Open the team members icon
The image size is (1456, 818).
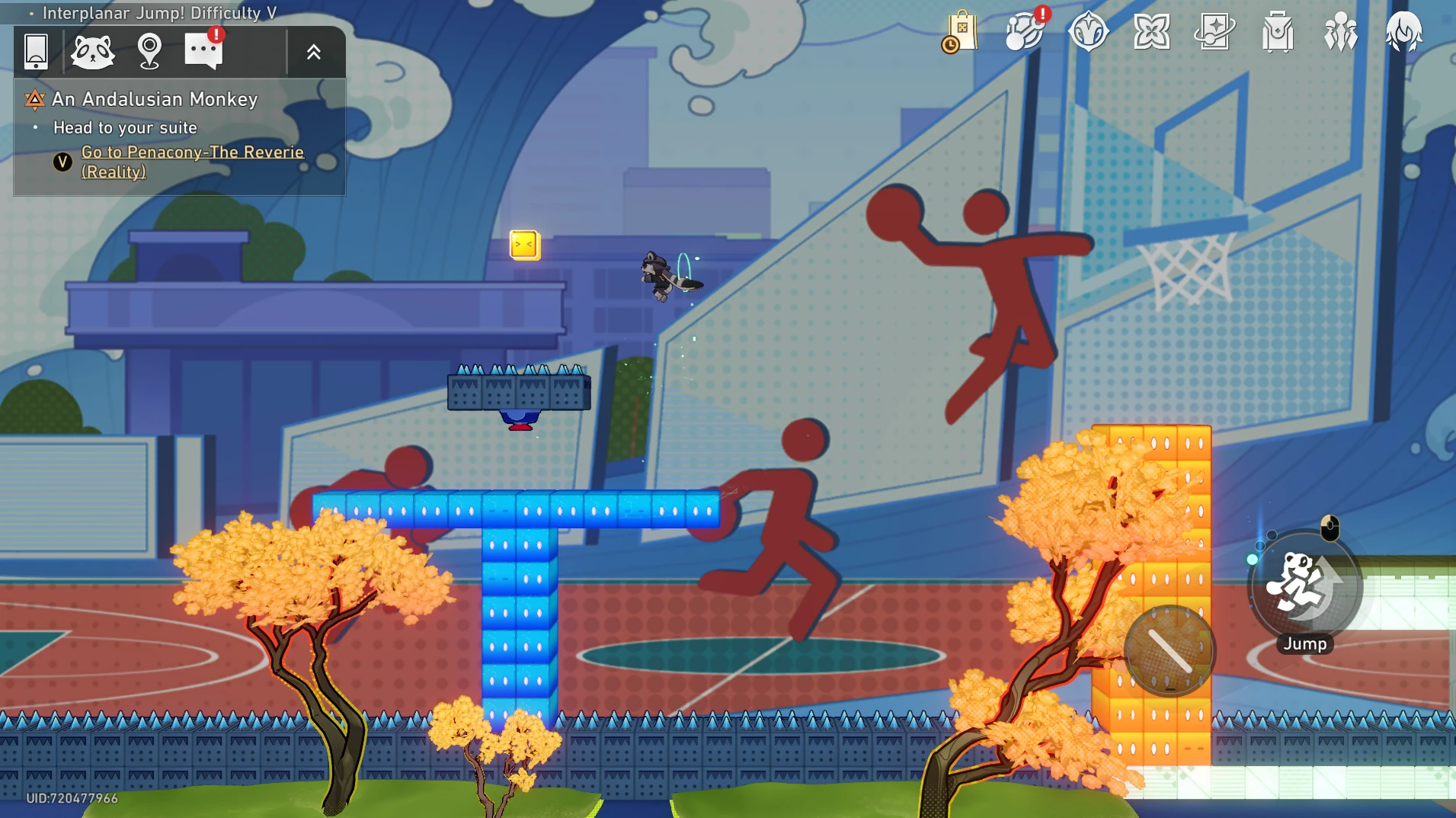[1340, 32]
